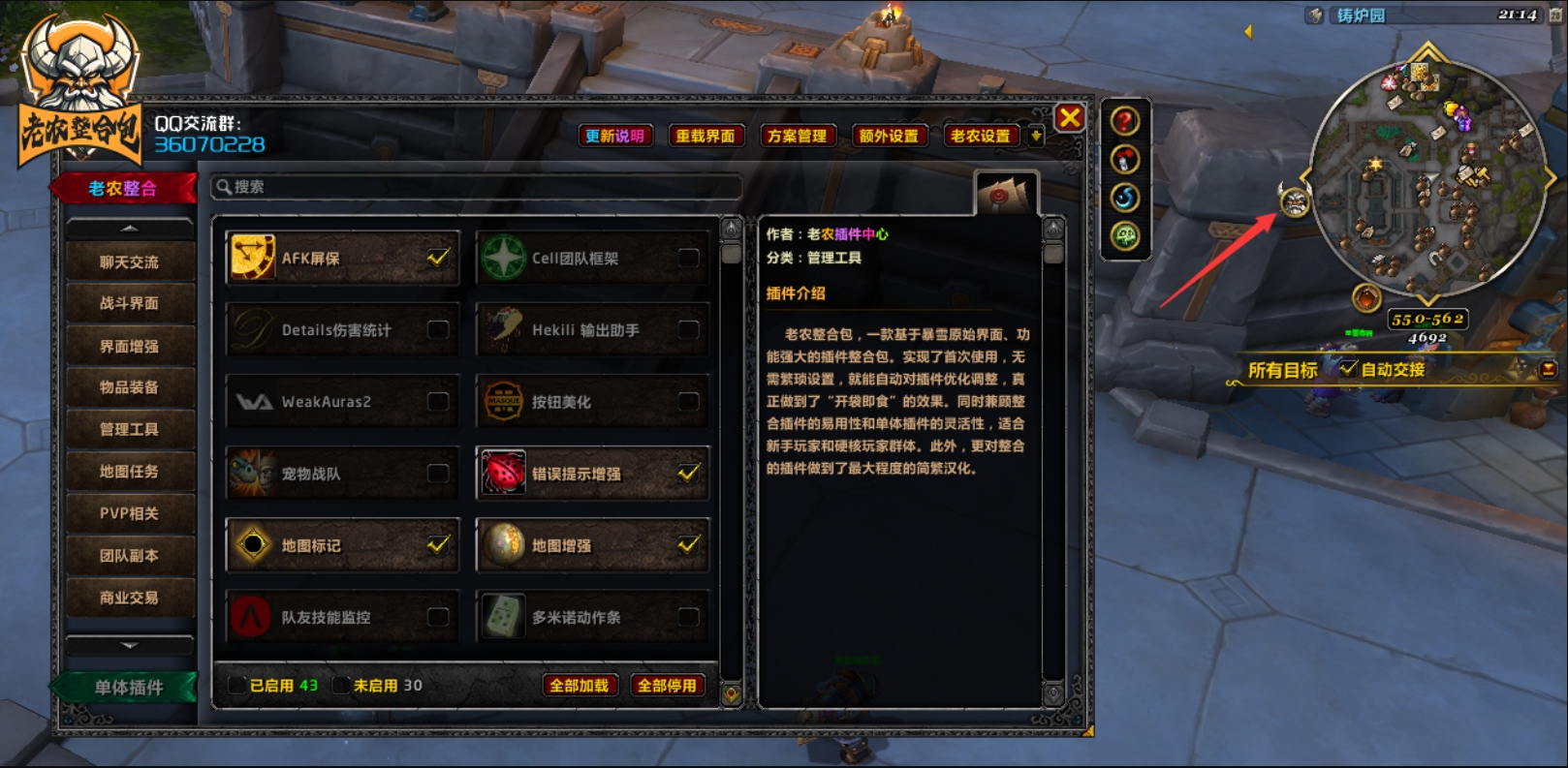Image resolution: width=1568 pixels, height=768 pixels.
Task: Open the 更新说明 update notes
Action: click(x=614, y=136)
